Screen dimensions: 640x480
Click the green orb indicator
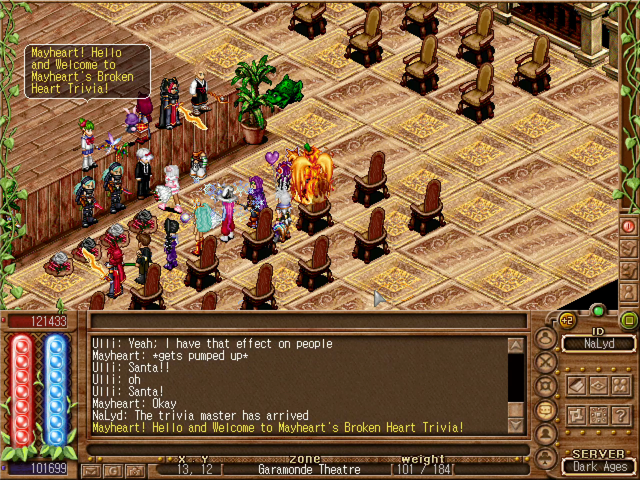[598, 311]
